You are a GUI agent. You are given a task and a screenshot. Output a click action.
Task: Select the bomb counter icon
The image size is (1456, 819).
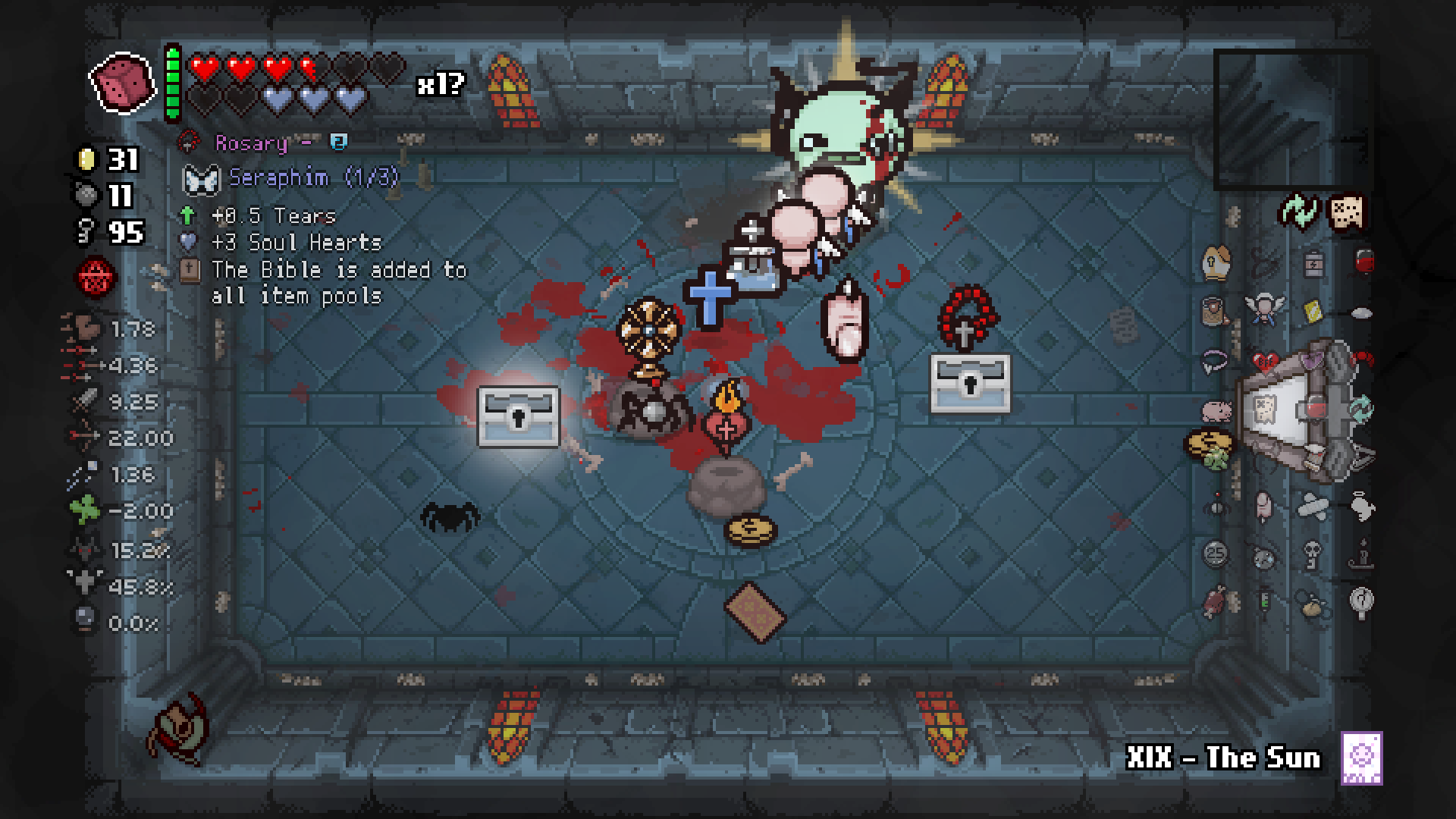tap(87, 196)
